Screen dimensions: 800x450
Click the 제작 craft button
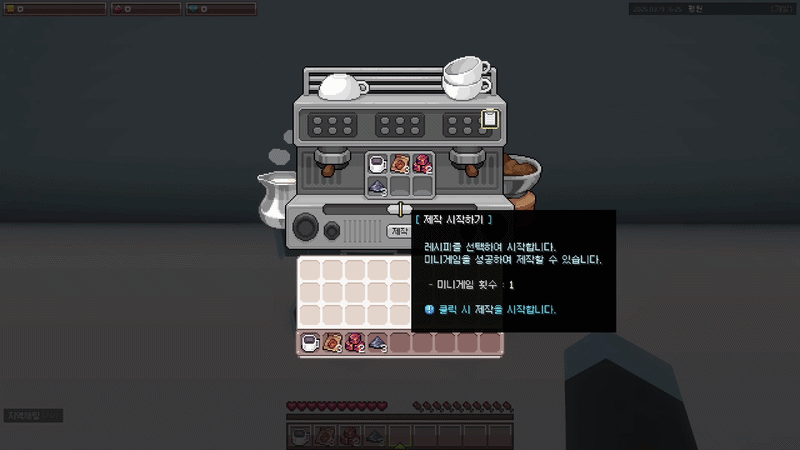click(398, 231)
